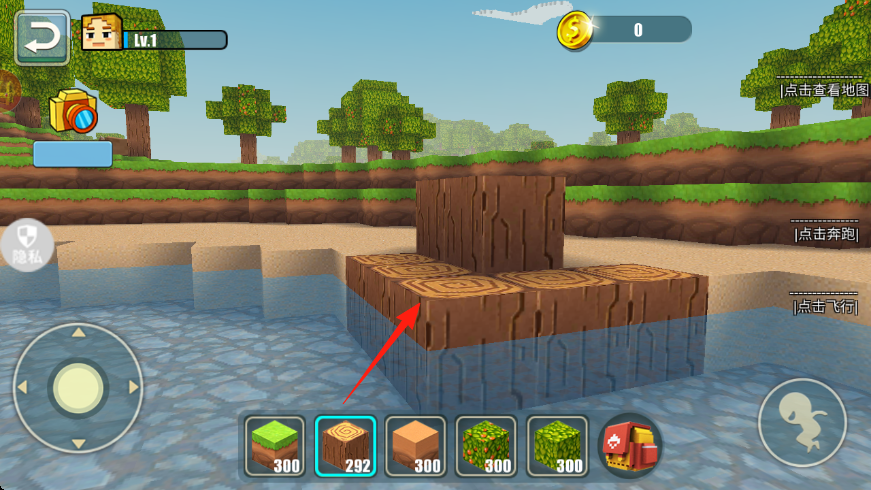Toggle running with 点击奔跑
The width and height of the screenshot is (871, 490).
[826, 234]
